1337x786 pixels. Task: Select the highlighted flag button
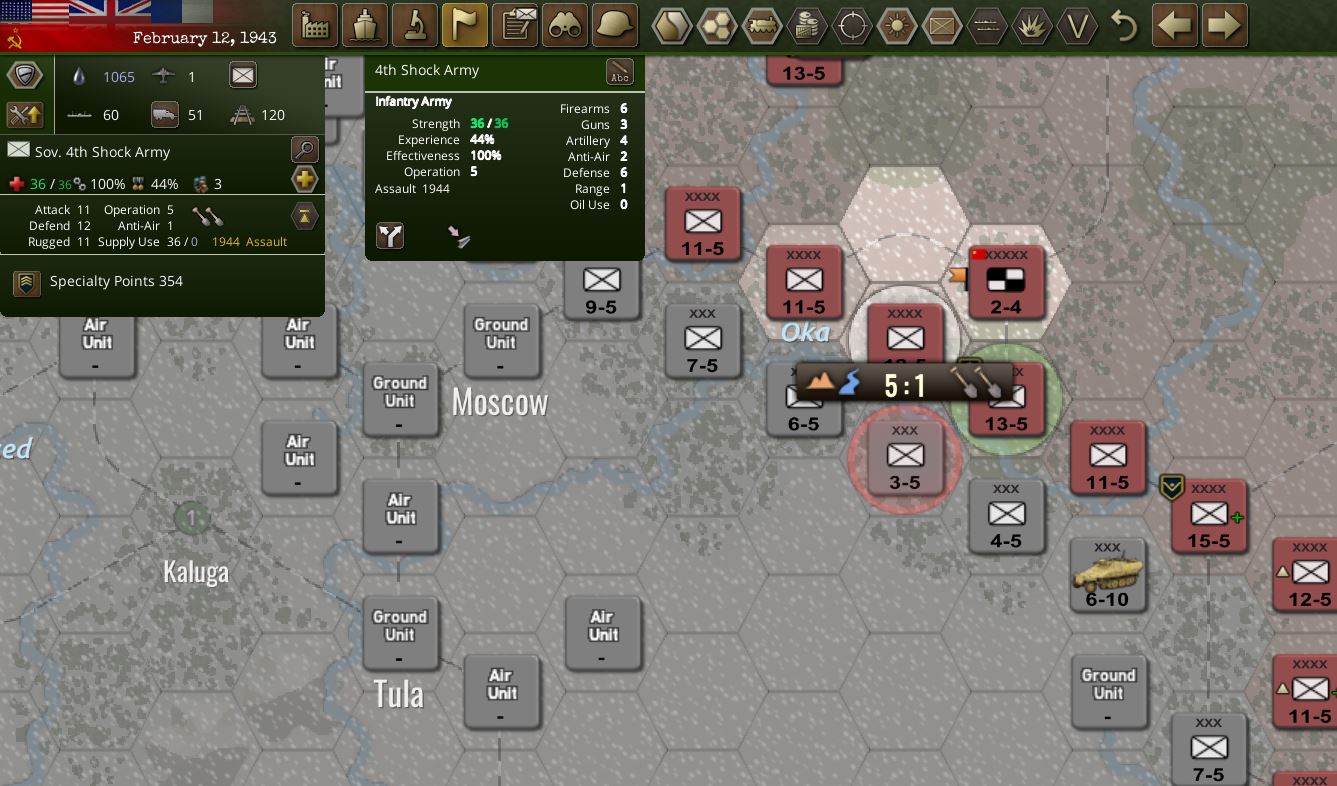[464, 26]
